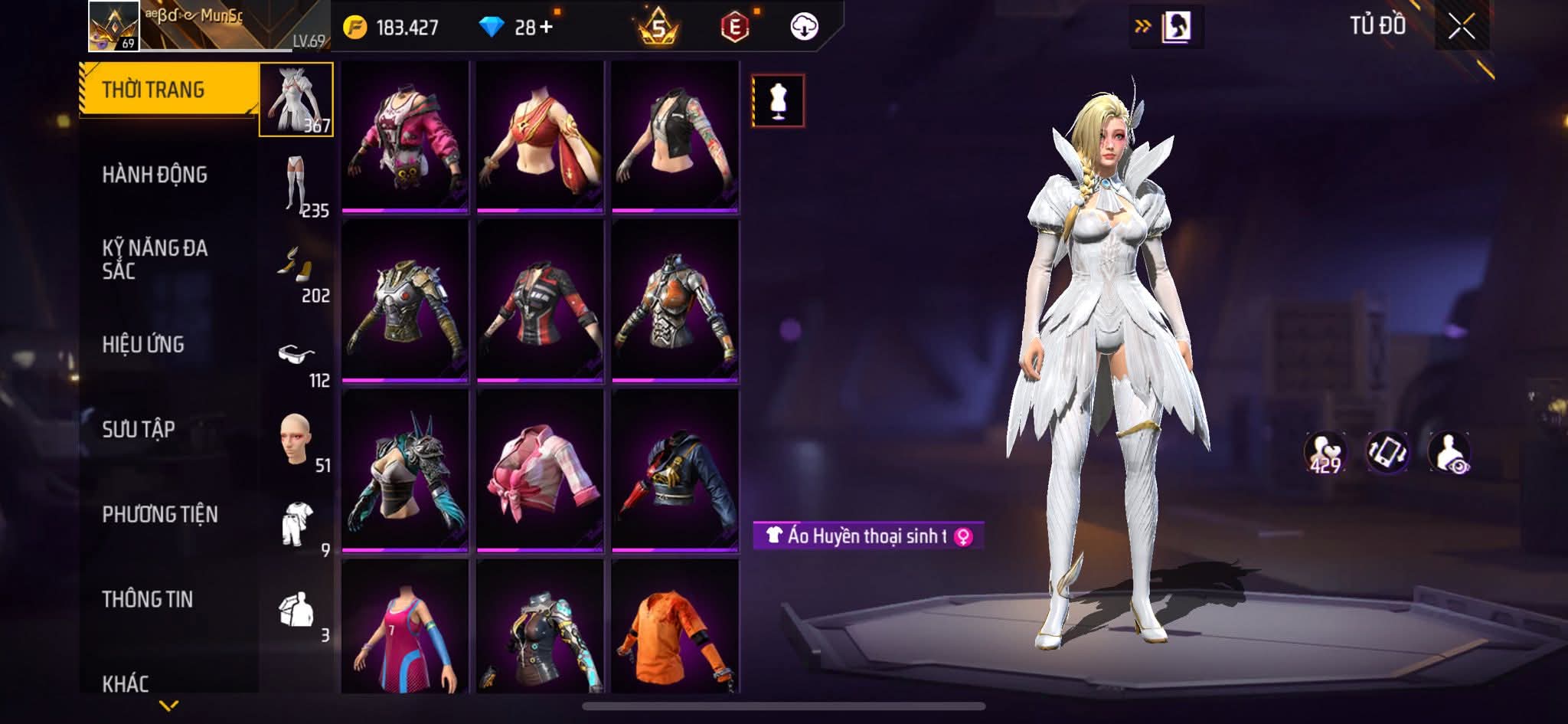Open the Sưu Tập section
The width and height of the screenshot is (1568, 724).
click(139, 429)
